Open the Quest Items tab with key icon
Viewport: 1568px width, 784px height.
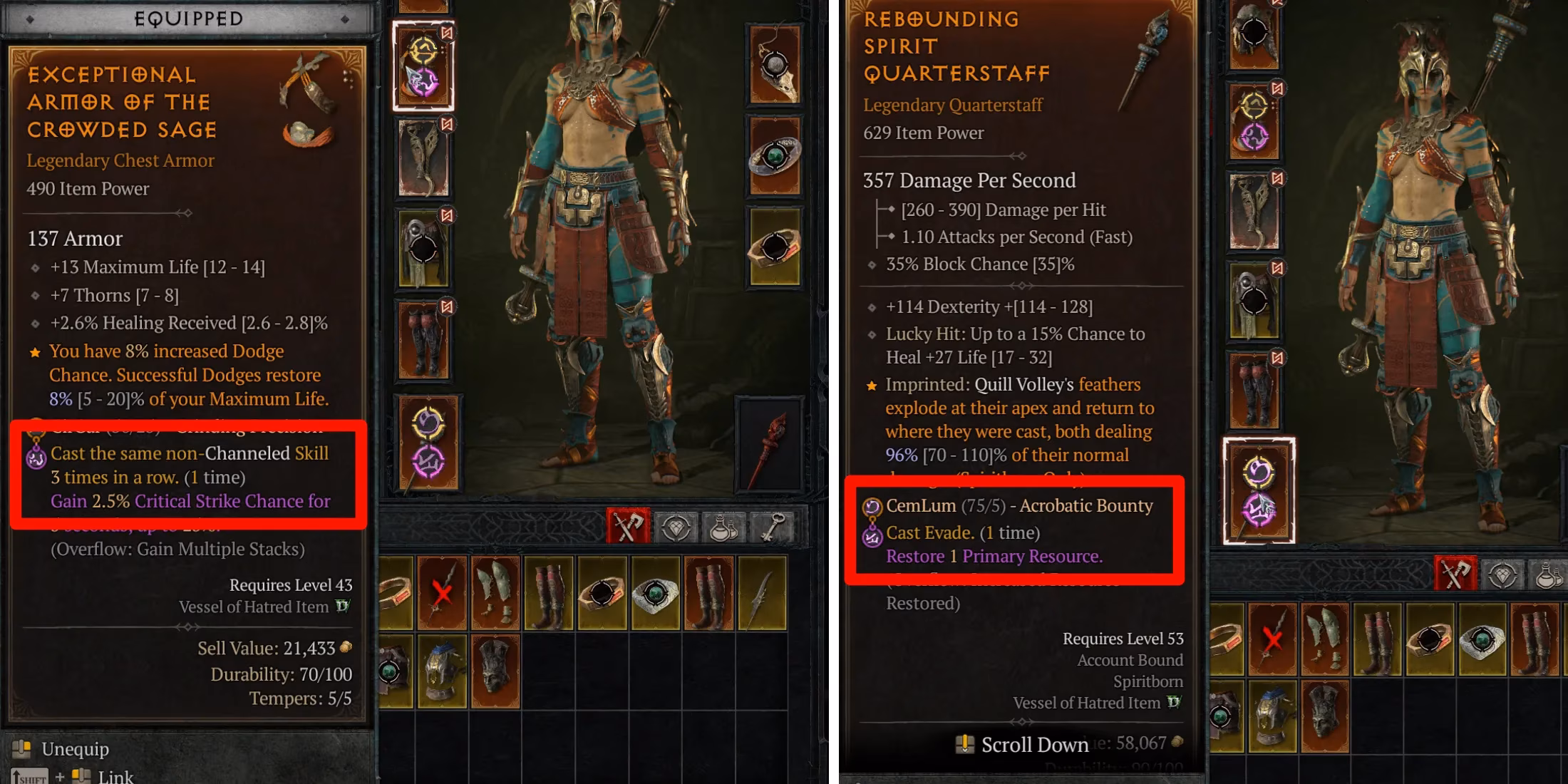pyautogui.click(x=776, y=525)
